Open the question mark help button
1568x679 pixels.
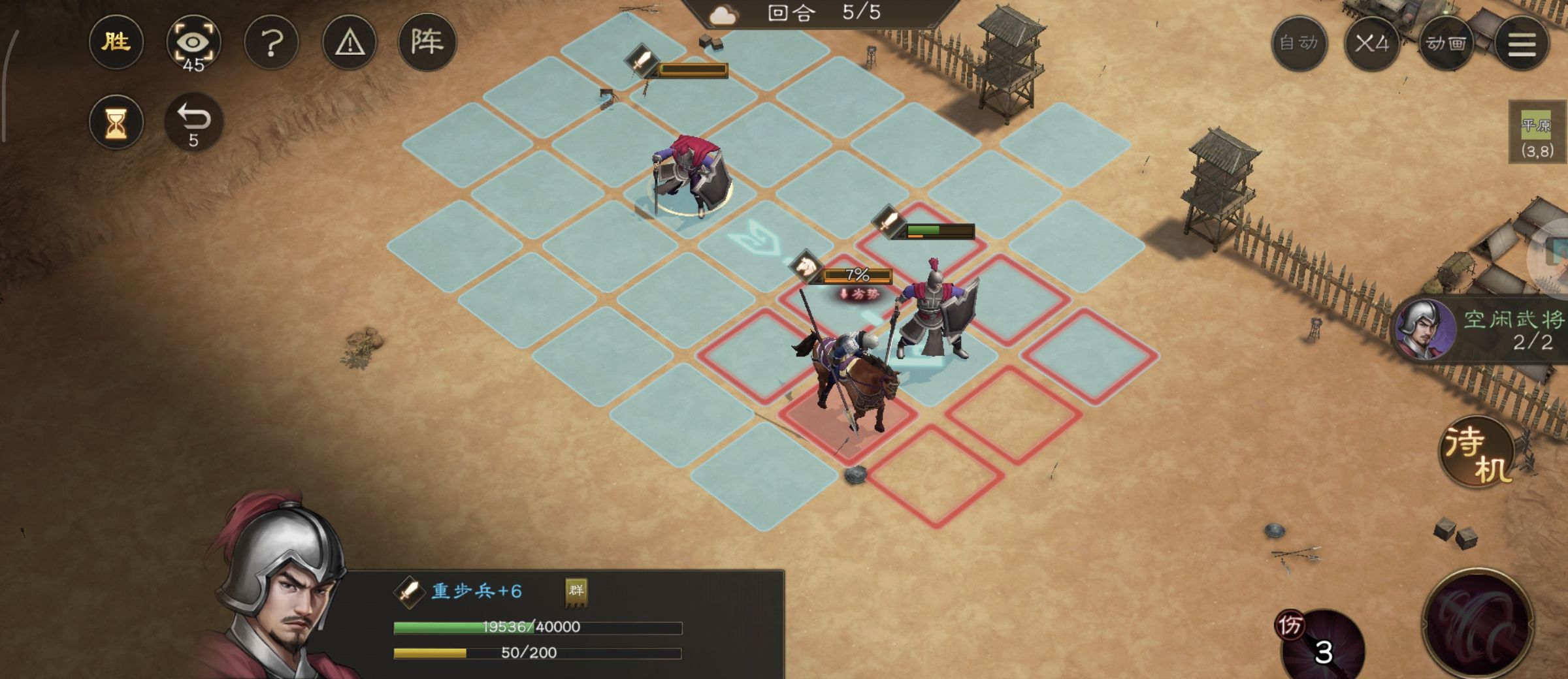point(271,43)
